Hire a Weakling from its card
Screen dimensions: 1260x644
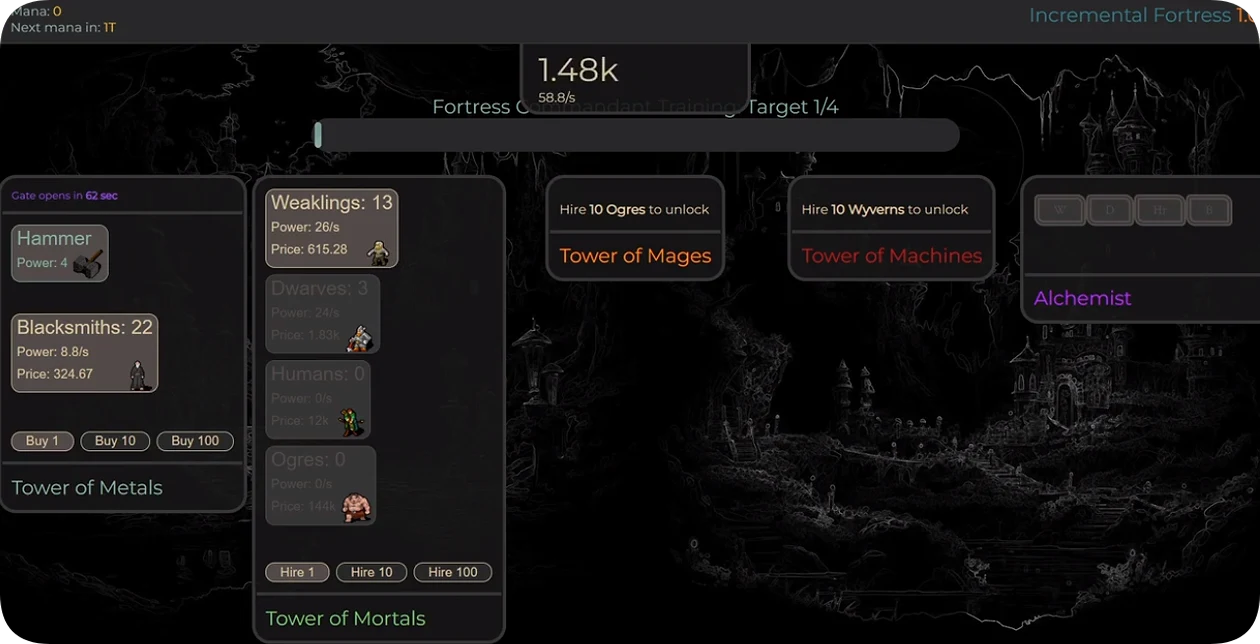[331, 228]
